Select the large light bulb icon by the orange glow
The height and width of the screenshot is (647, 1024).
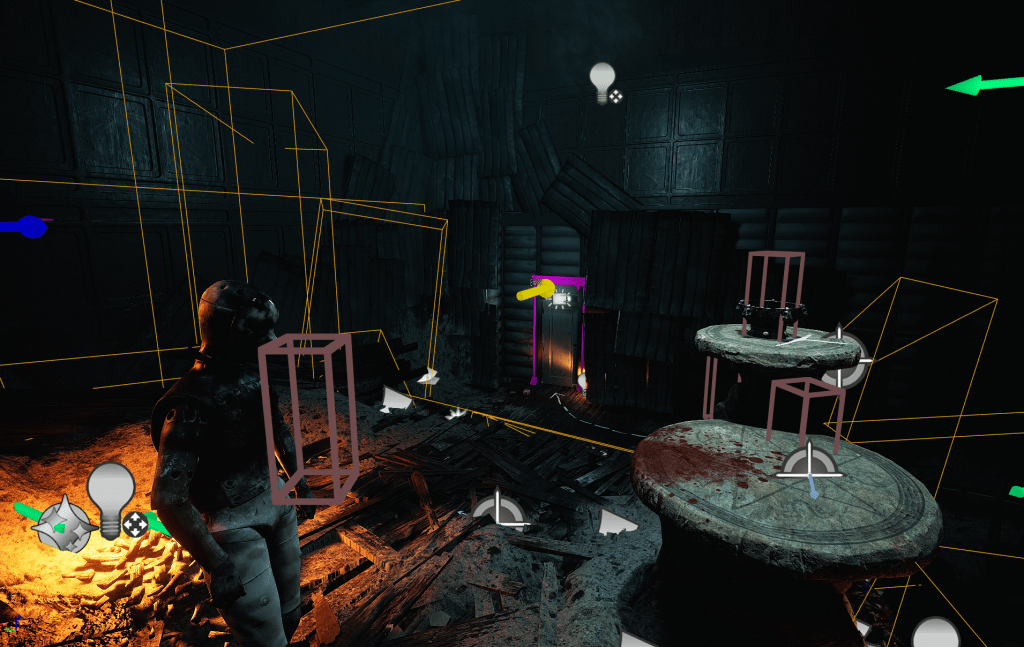pyautogui.click(x=110, y=494)
